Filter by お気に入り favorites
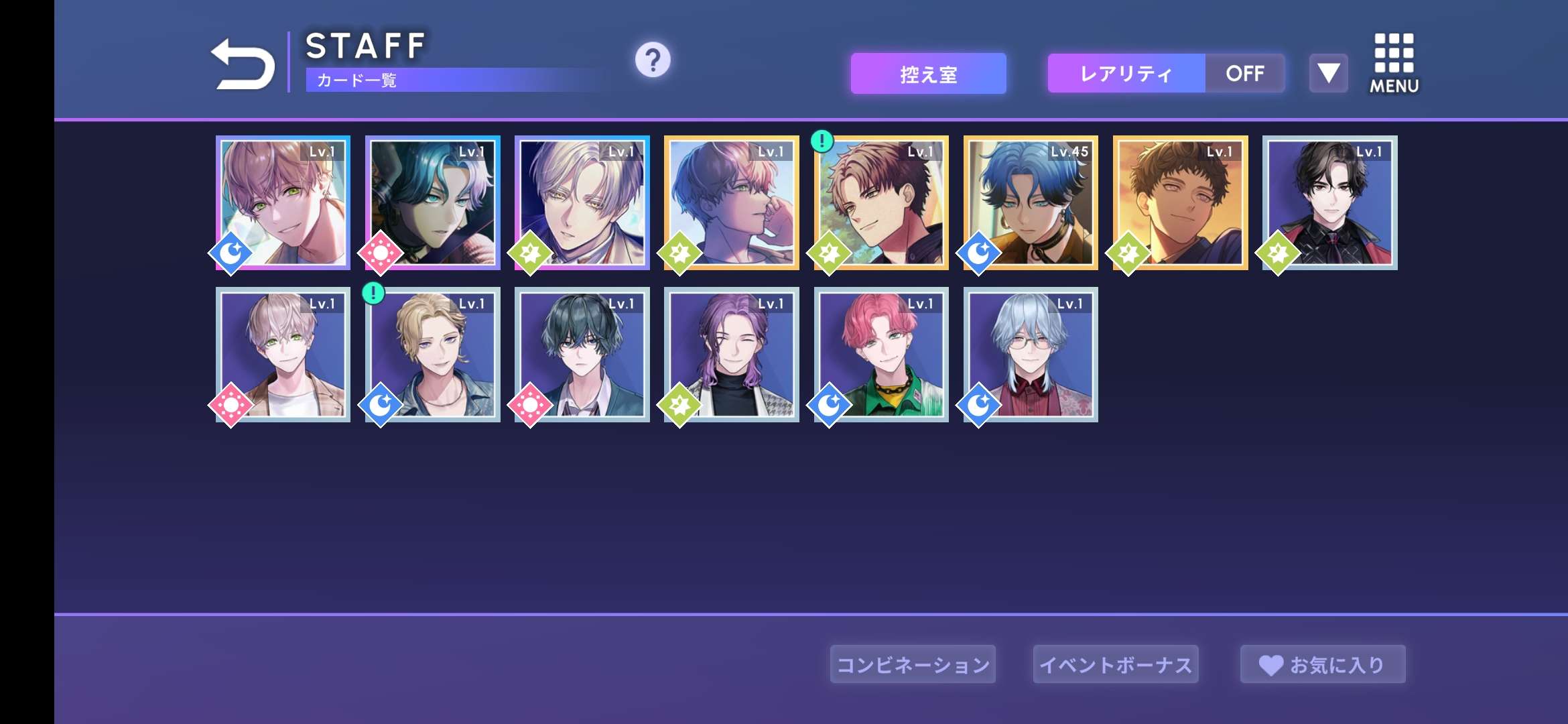This screenshot has width=1568, height=724. click(1323, 664)
